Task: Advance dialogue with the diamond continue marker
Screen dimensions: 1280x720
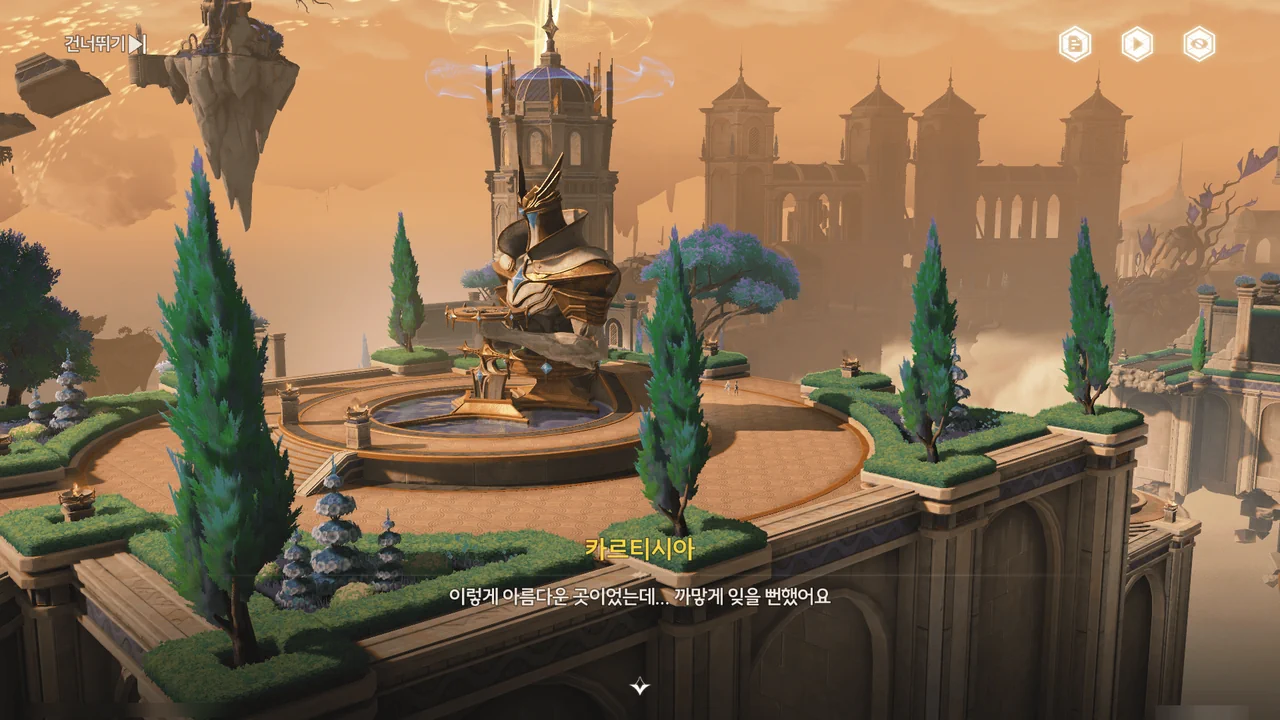Action: [x=640, y=686]
